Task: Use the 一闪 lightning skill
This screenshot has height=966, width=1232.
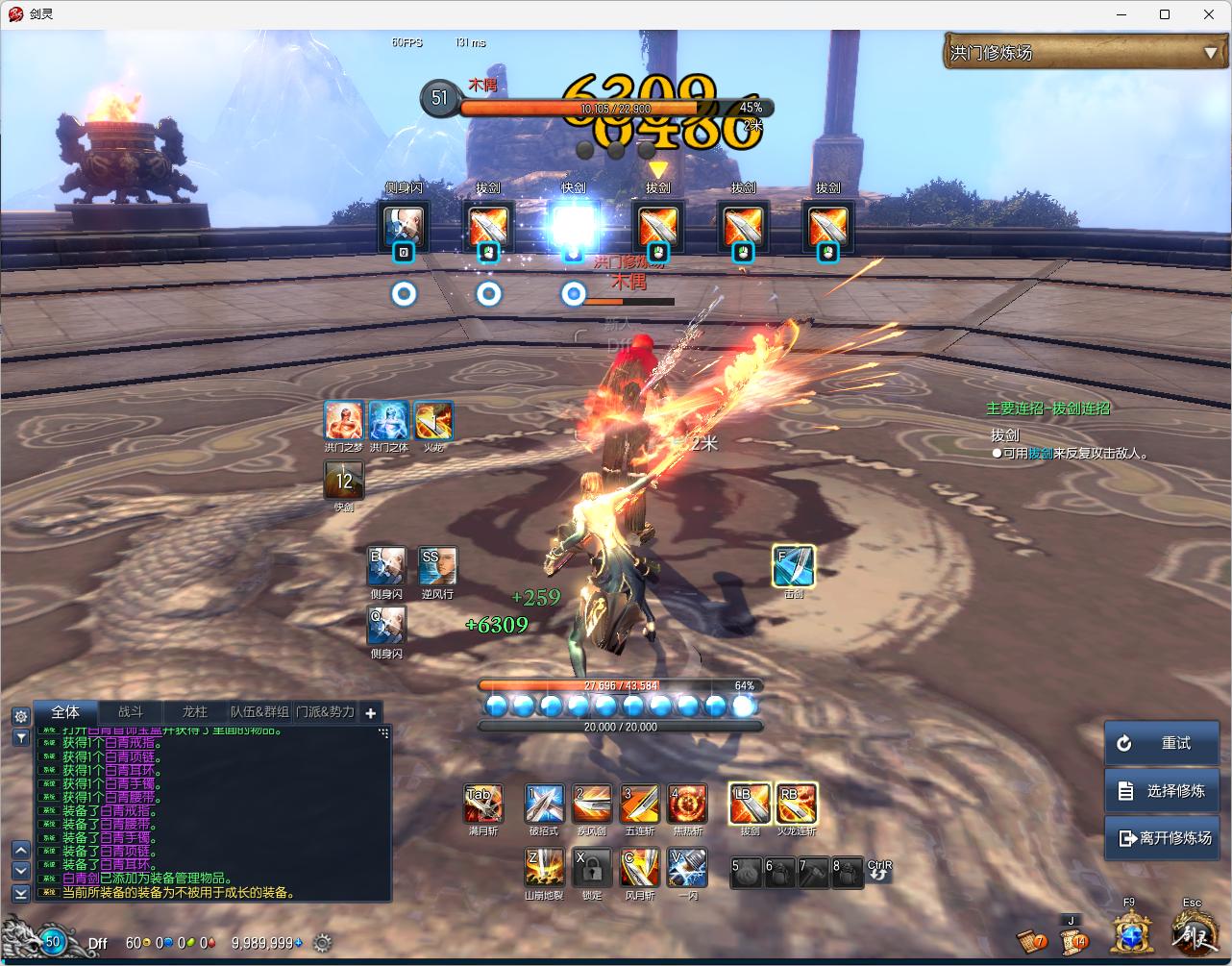Action: 687,867
